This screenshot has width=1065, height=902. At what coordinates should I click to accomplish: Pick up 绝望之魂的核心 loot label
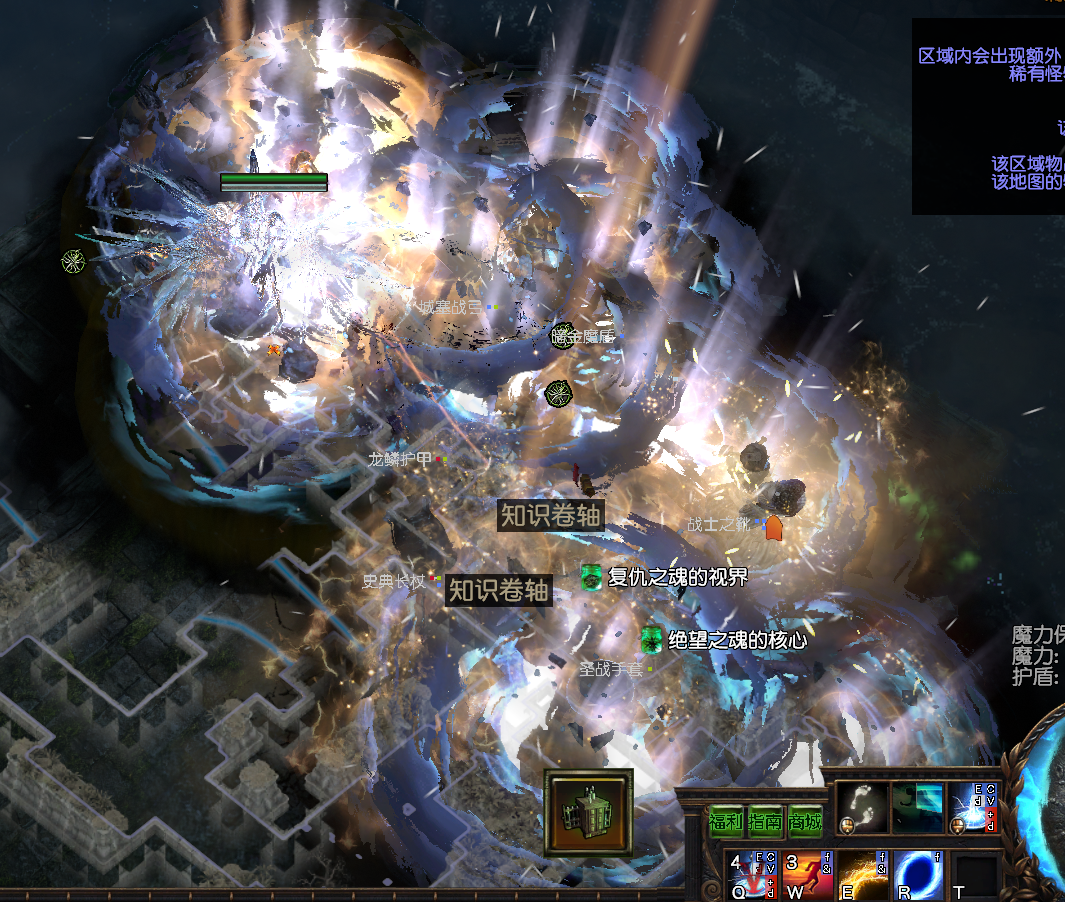tap(736, 640)
